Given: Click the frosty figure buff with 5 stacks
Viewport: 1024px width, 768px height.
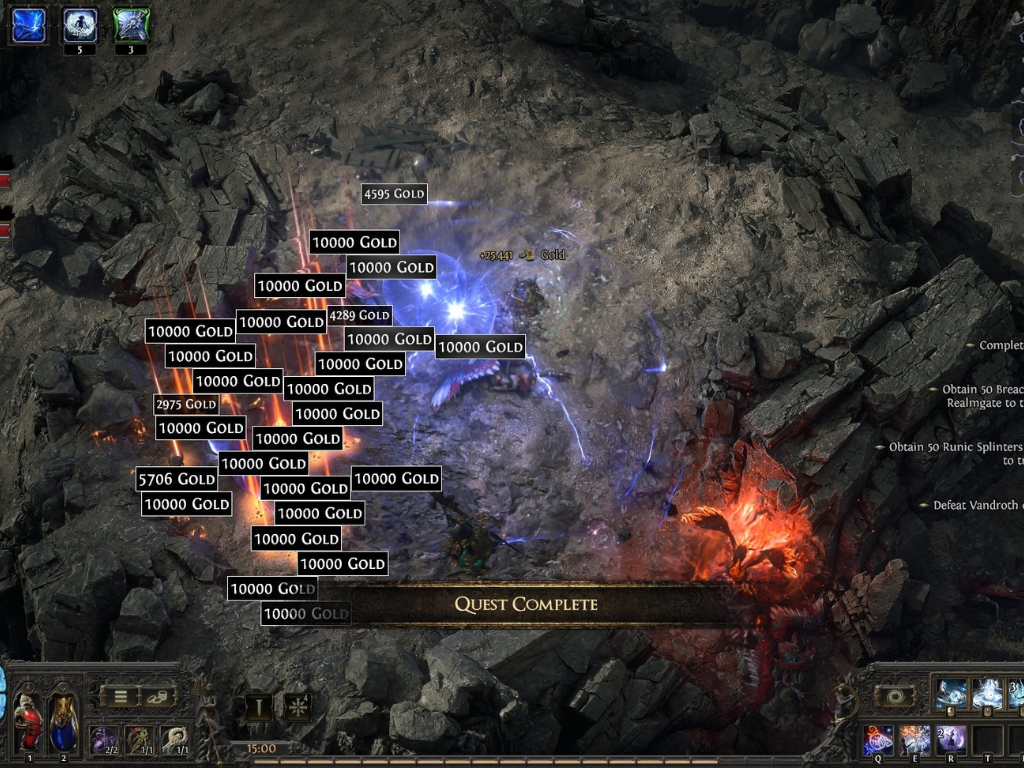Looking at the screenshot, I should click(80, 25).
